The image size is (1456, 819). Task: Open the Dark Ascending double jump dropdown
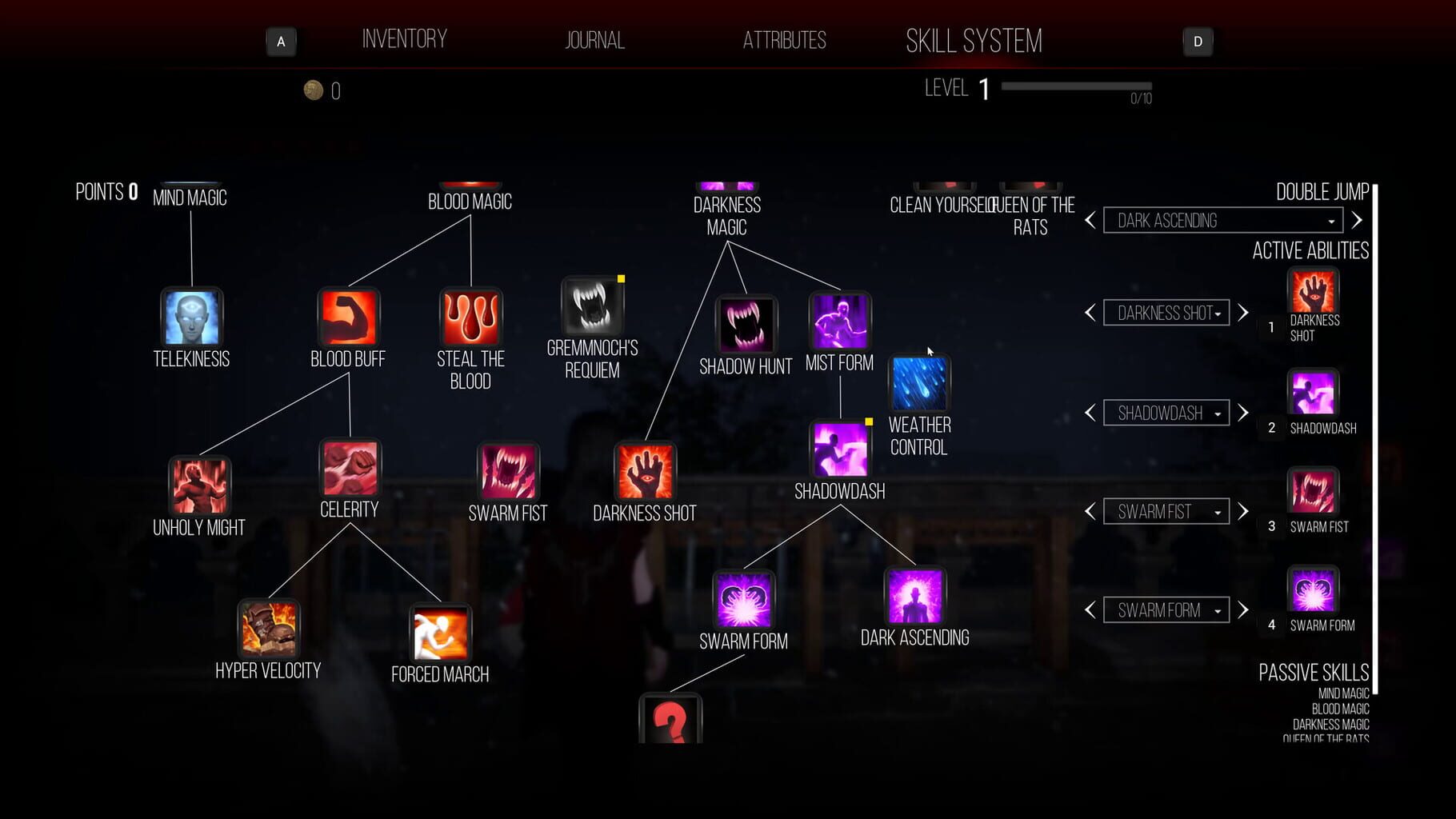click(x=1222, y=220)
